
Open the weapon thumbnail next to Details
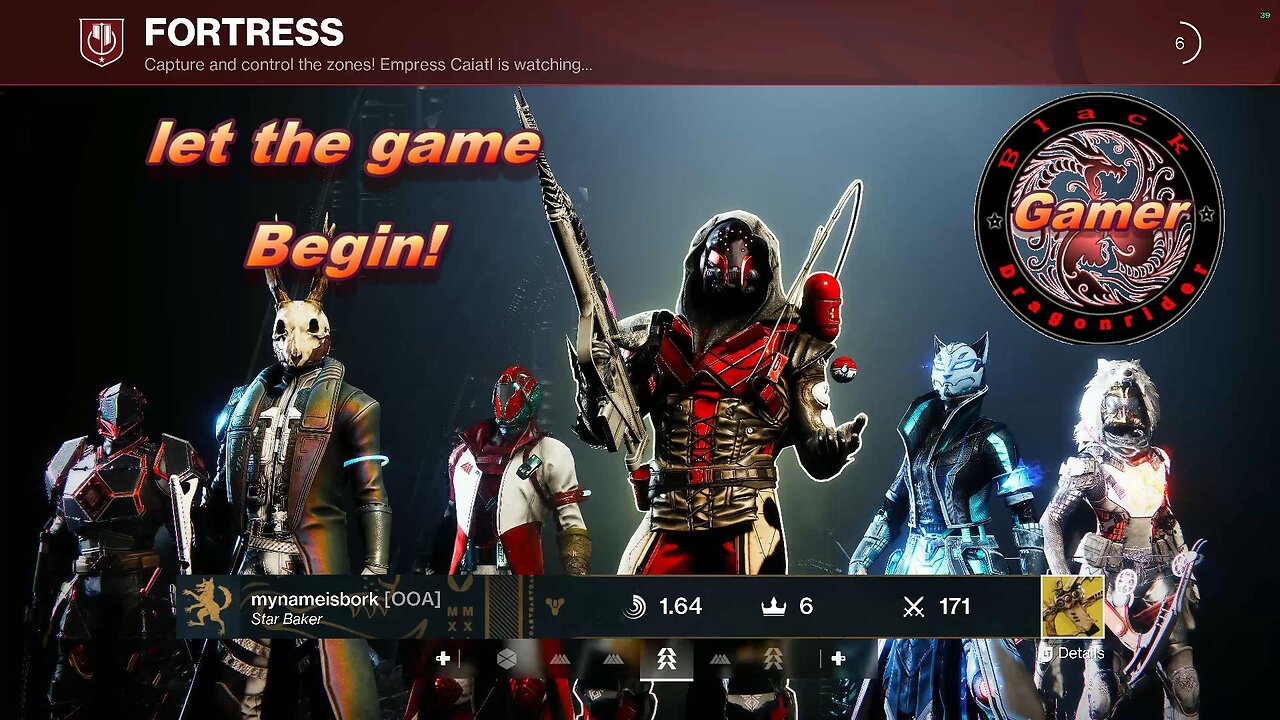click(1072, 606)
